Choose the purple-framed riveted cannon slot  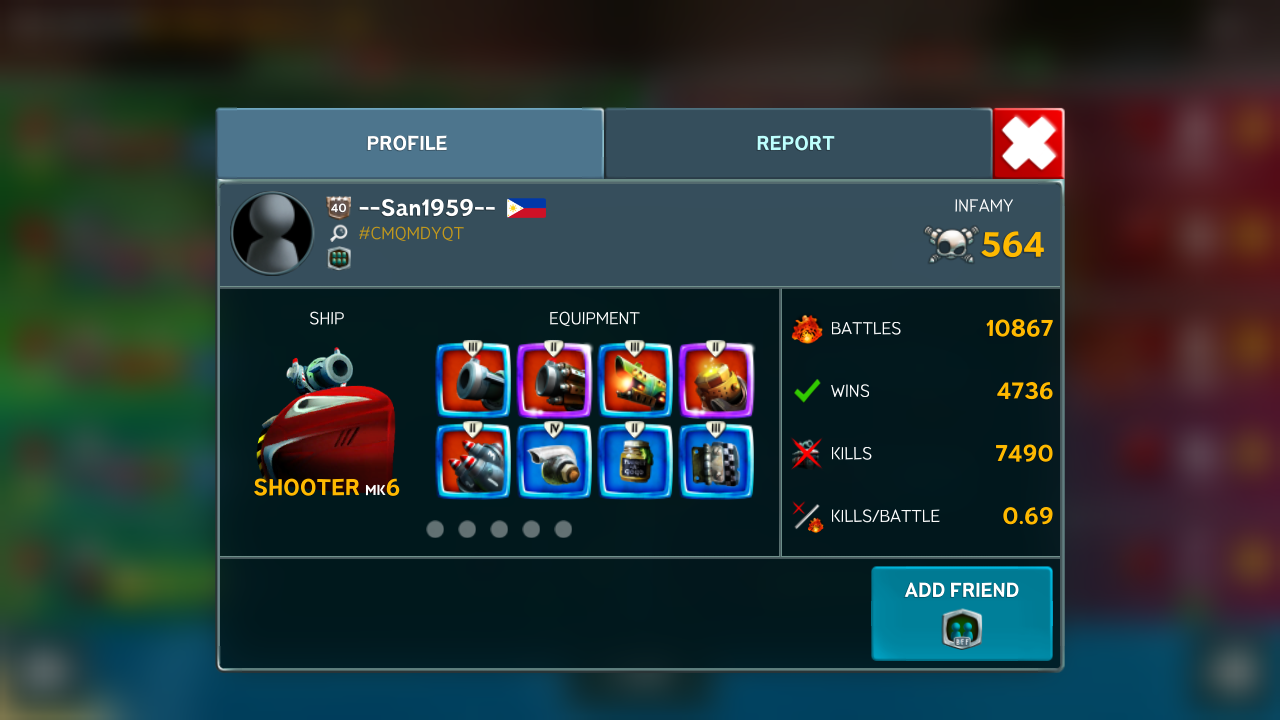click(x=554, y=380)
